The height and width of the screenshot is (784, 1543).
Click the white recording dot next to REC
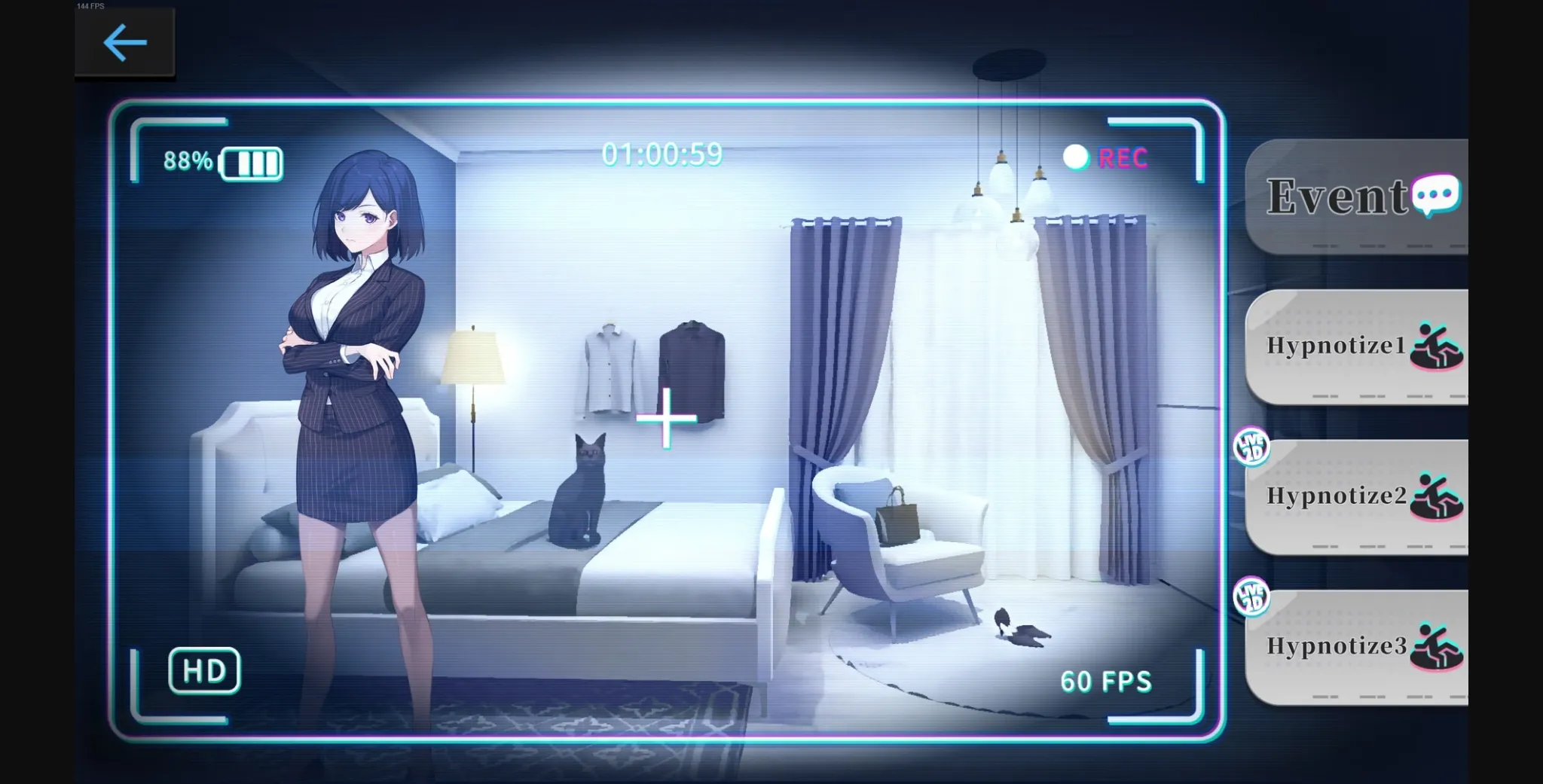pyautogui.click(x=1076, y=156)
